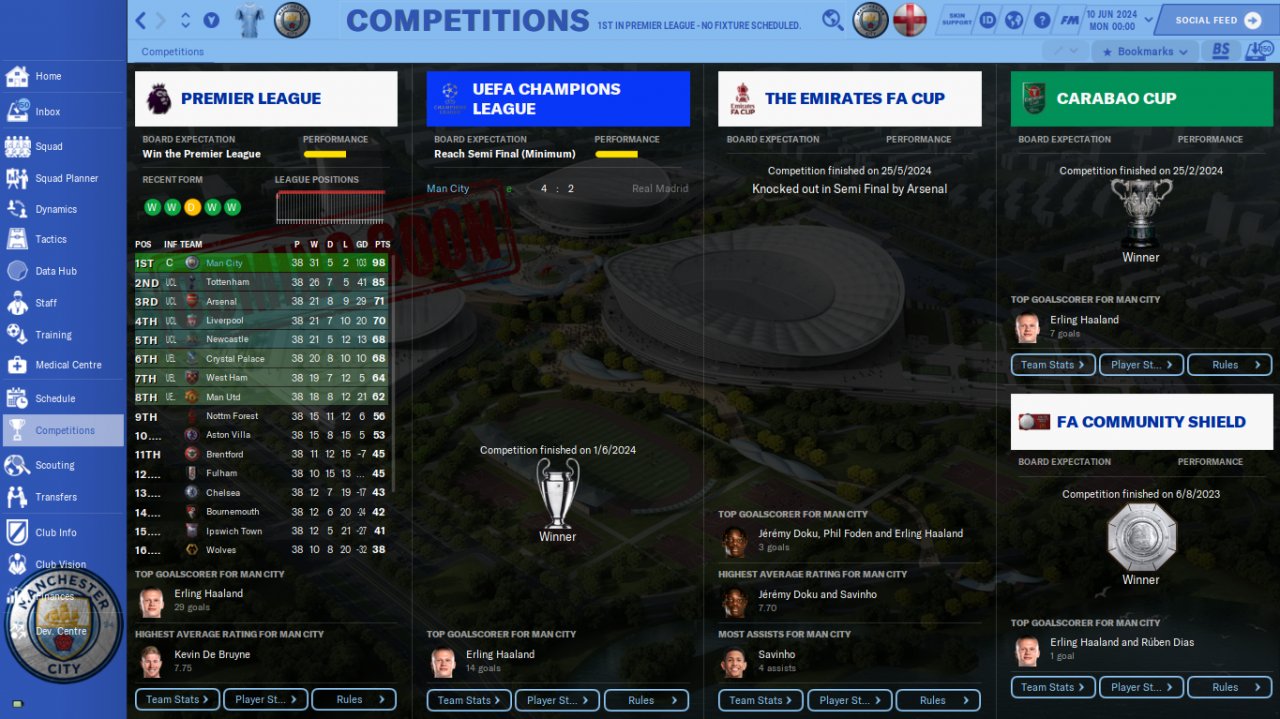Open the UEFA Champions League header
Screen dimensions: 1280x719
point(557,99)
